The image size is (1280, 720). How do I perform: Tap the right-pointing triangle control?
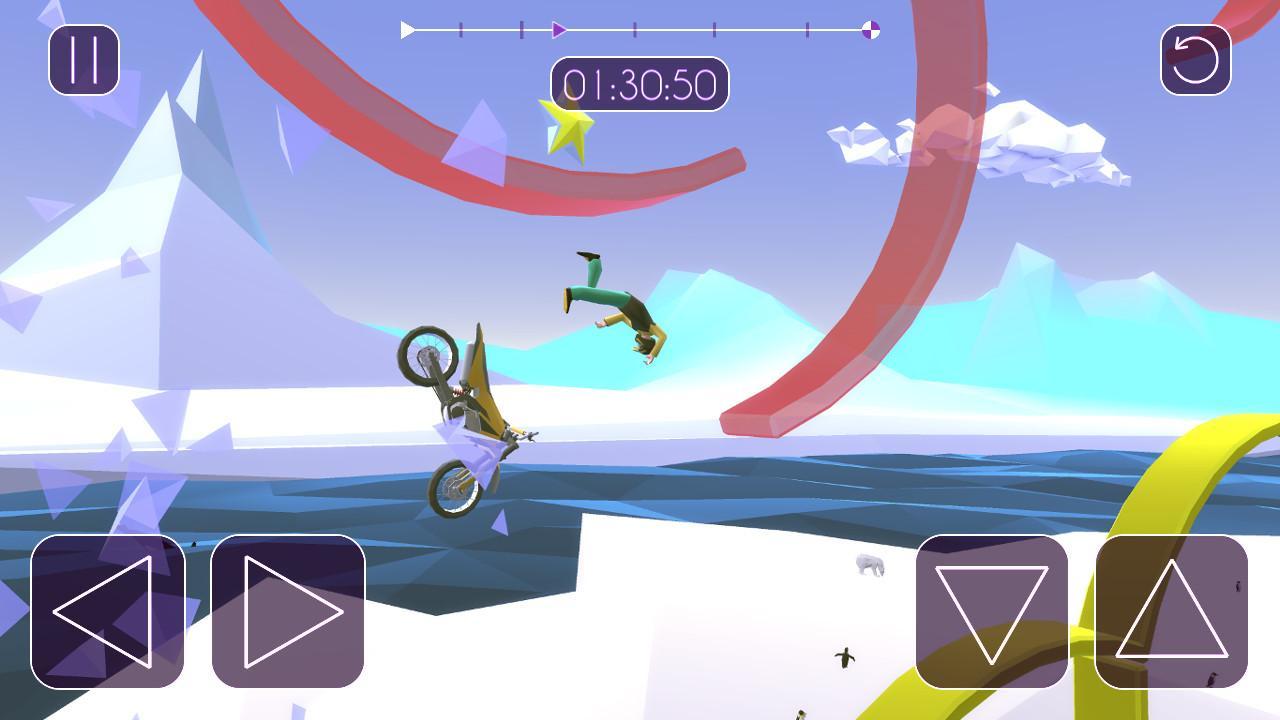(288, 611)
